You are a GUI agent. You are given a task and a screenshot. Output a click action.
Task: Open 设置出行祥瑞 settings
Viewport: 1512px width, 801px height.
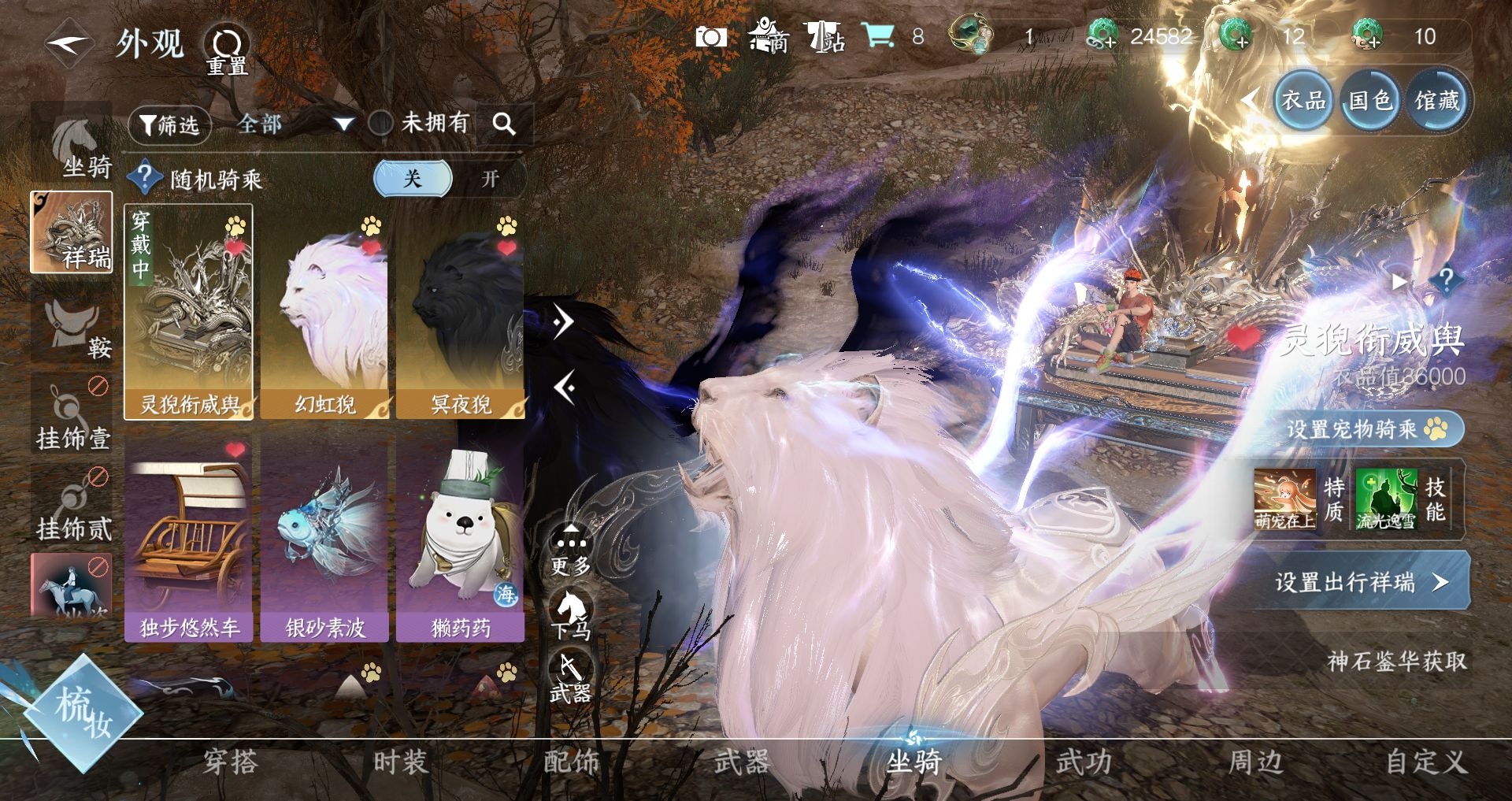click(x=1361, y=582)
